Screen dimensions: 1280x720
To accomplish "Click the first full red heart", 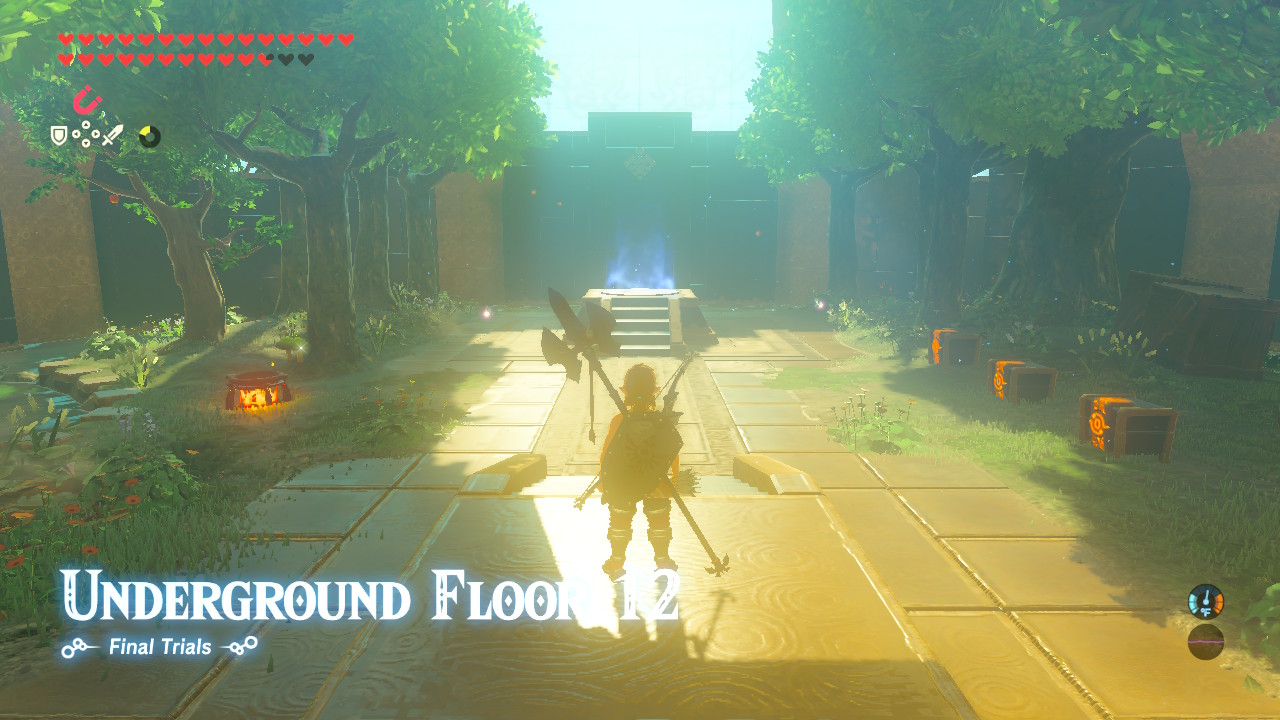I will pos(65,38).
